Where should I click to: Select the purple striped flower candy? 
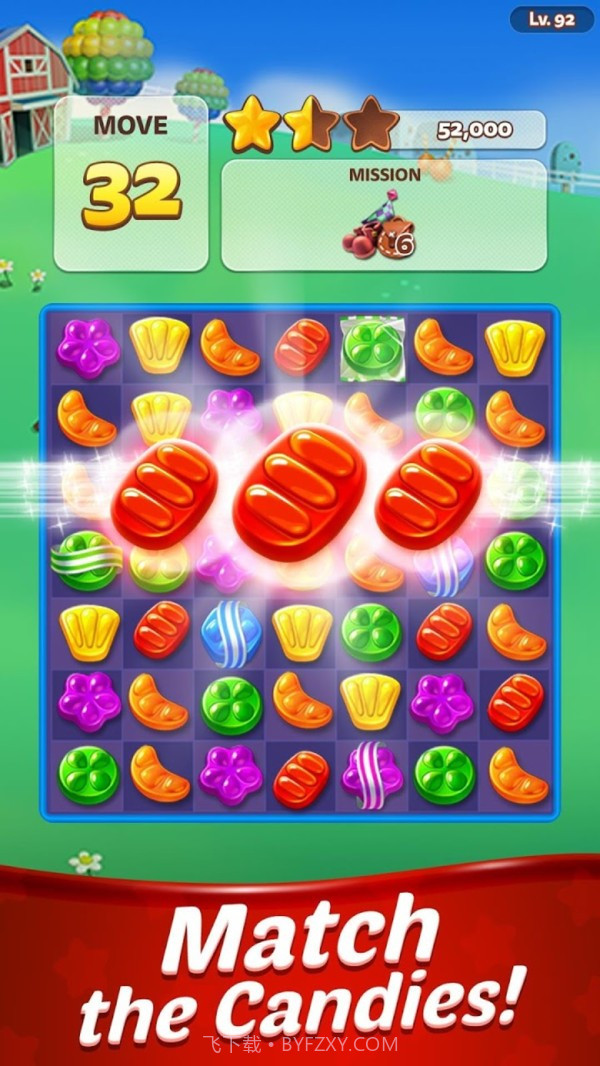pyautogui.click(x=371, y=775)
